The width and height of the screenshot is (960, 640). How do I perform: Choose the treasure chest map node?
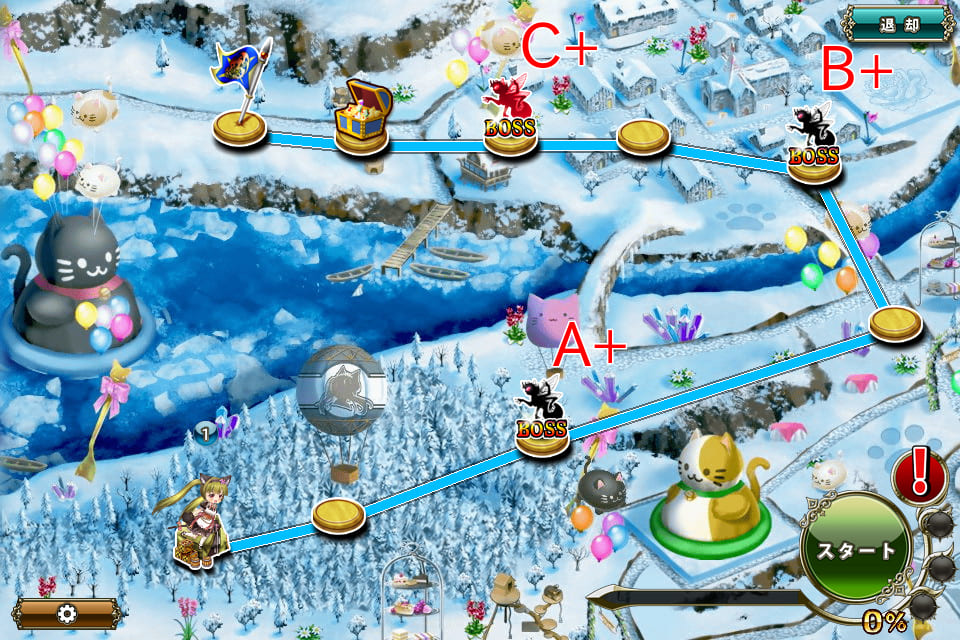(362, 120)
